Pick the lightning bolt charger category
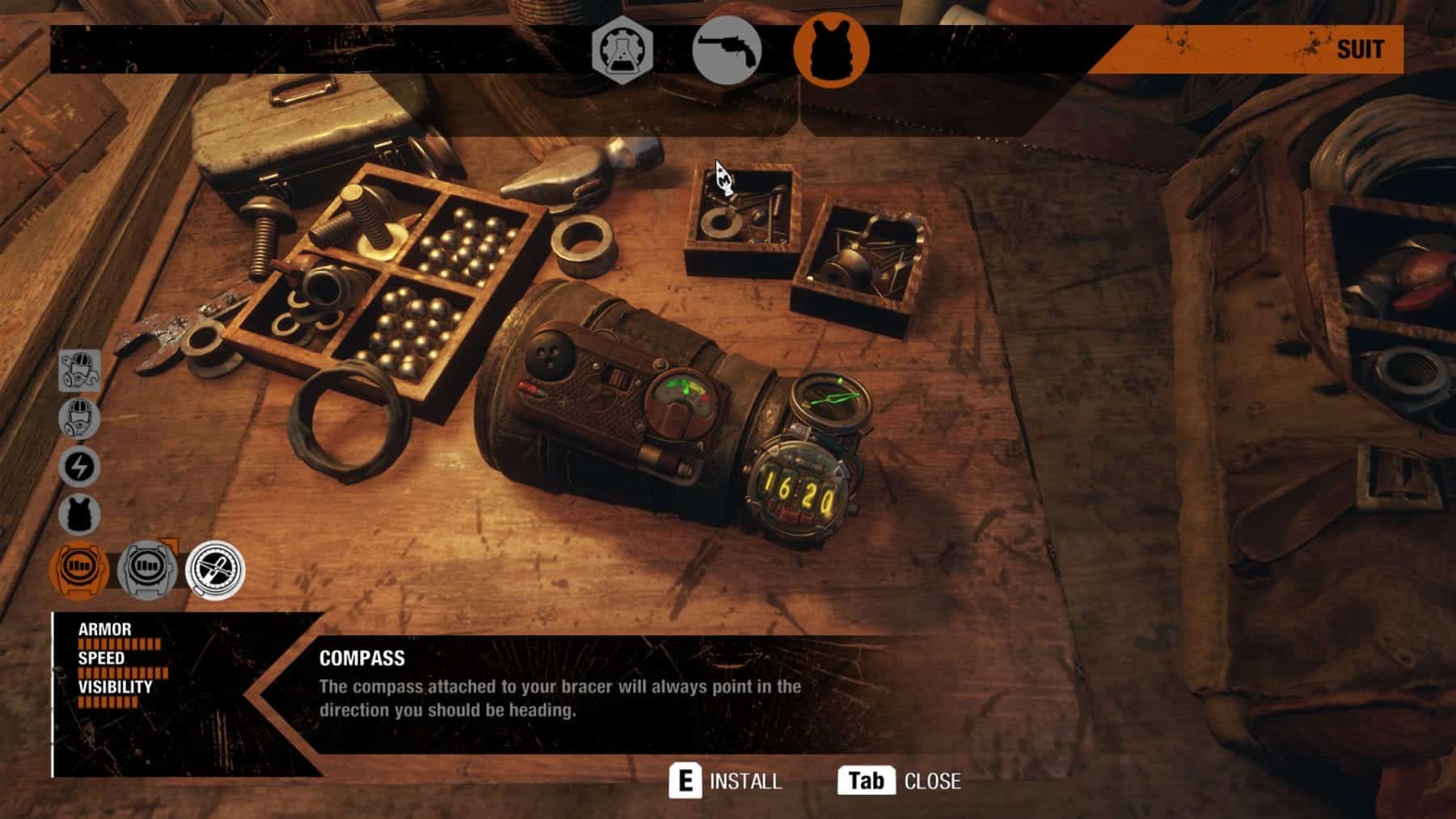1456x819 pixels. click(79, 466)
